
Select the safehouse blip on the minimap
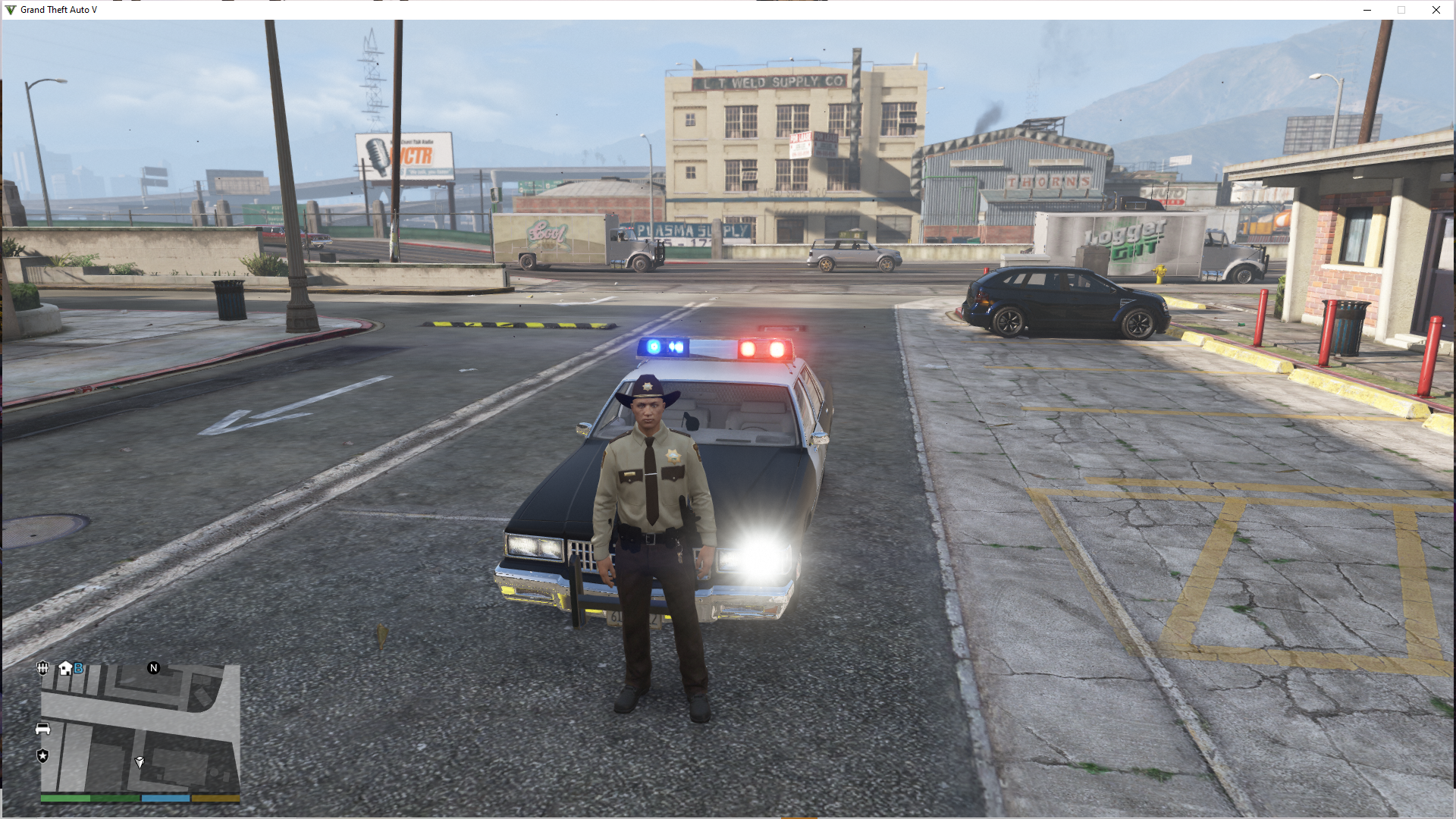pos(65,668)
